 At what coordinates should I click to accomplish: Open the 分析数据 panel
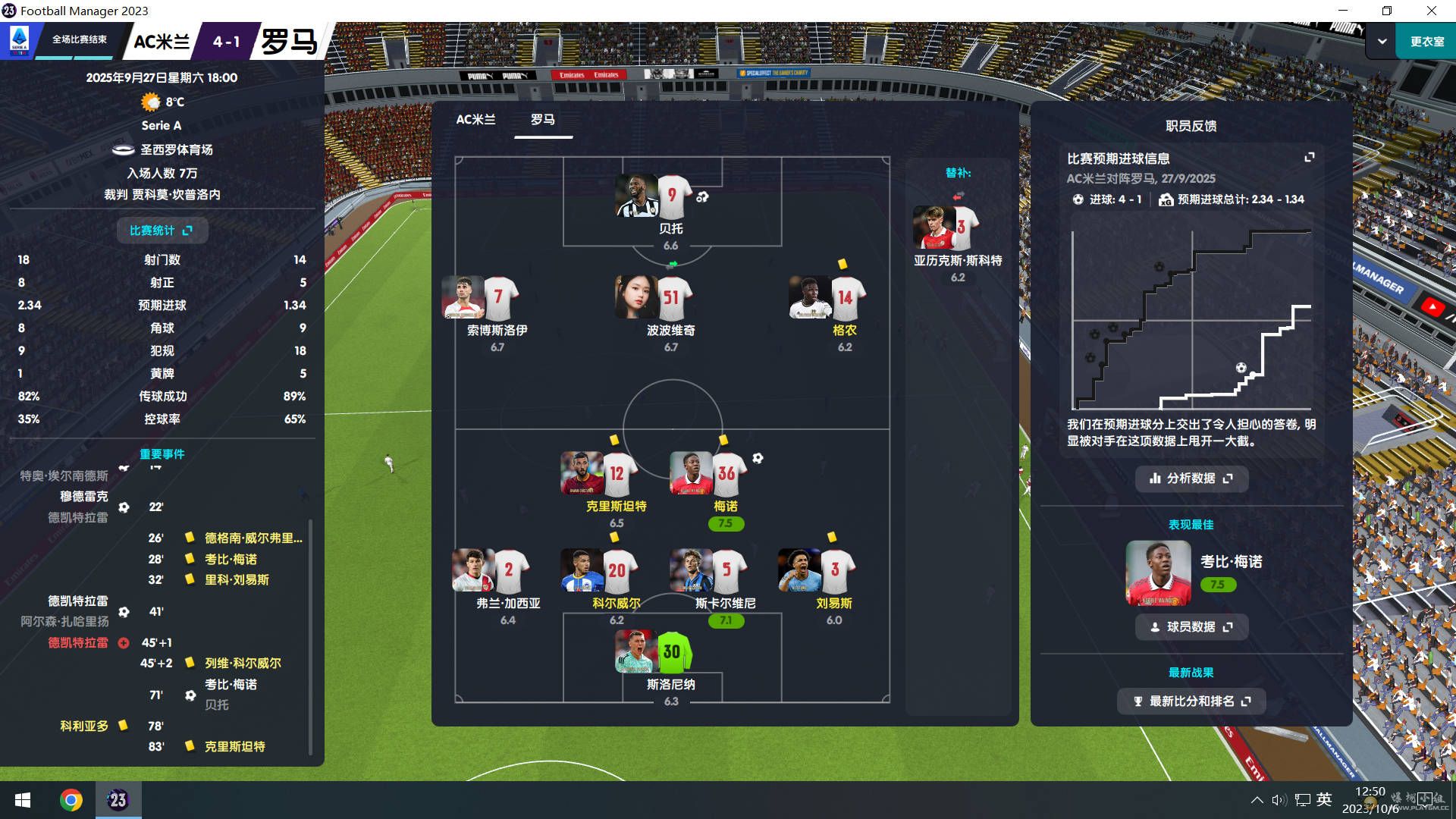point(1191,479)
